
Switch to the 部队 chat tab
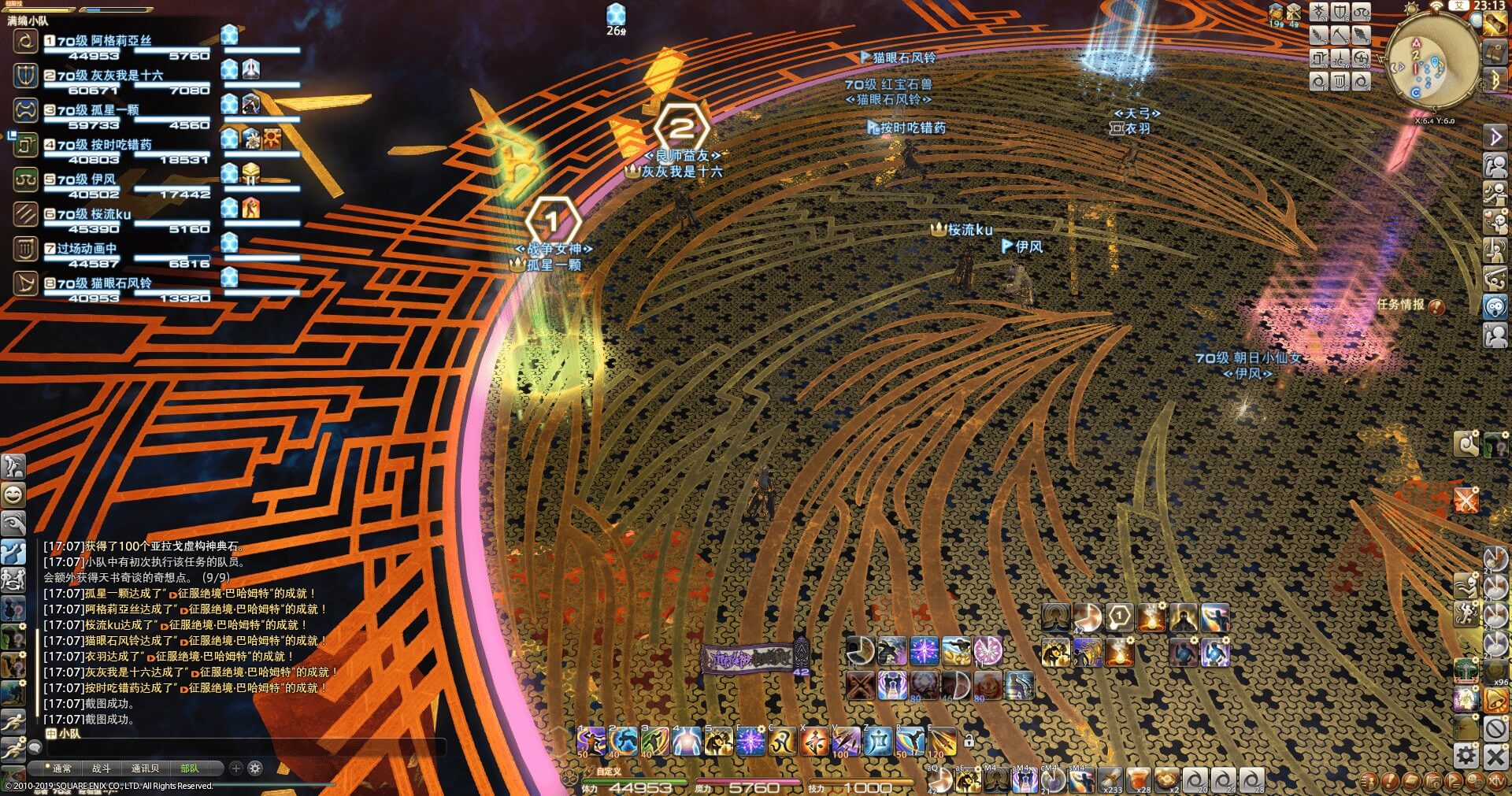coord(190,768)
